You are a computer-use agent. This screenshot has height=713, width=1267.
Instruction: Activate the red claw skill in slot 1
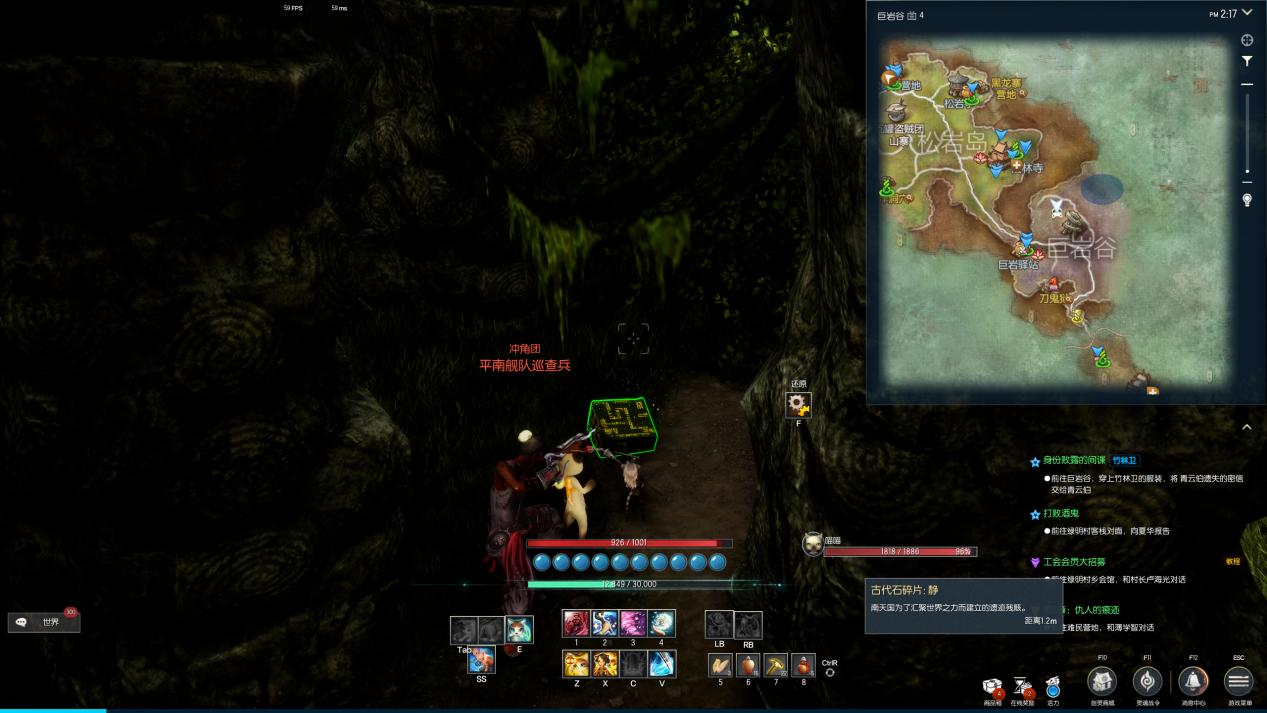576,623
